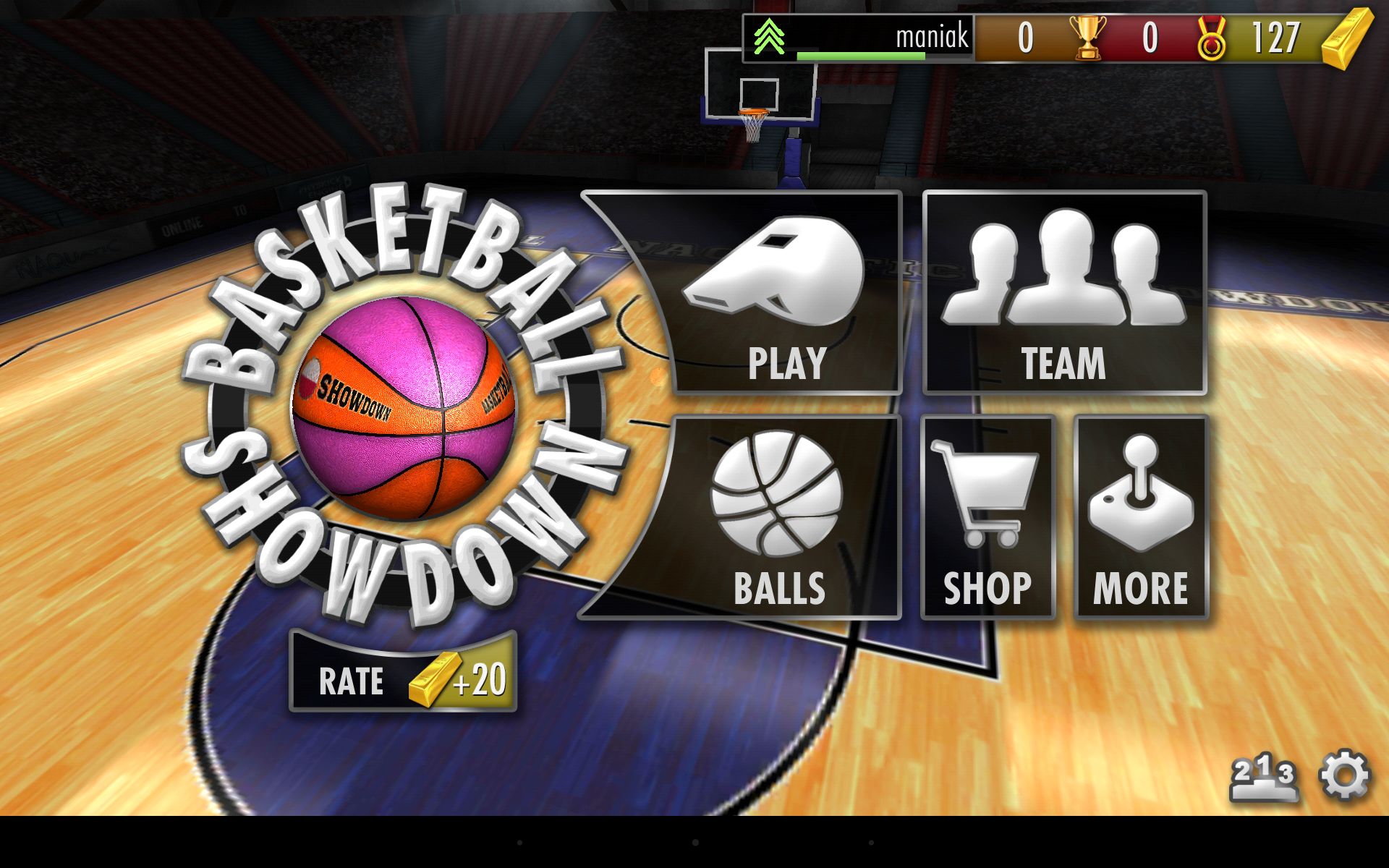Open the TEAM menu

1064,293
